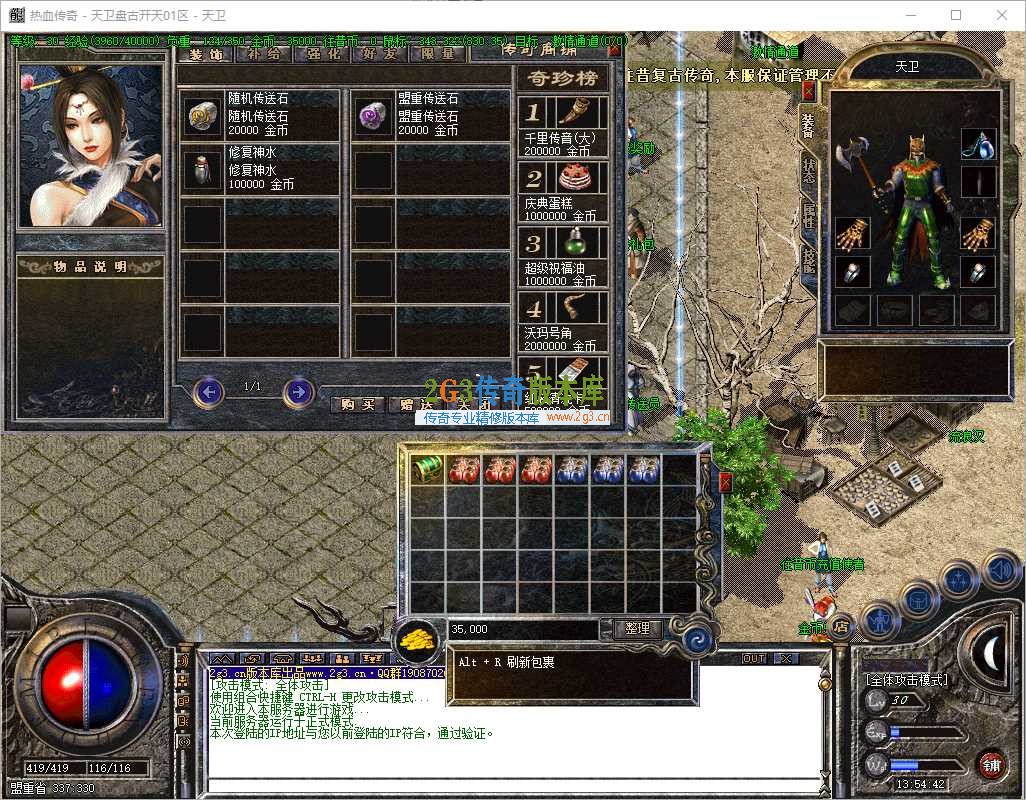Screen dimensions: 1026x800
Task: Select the green scroll in the bag
Action: coord(428,469)
